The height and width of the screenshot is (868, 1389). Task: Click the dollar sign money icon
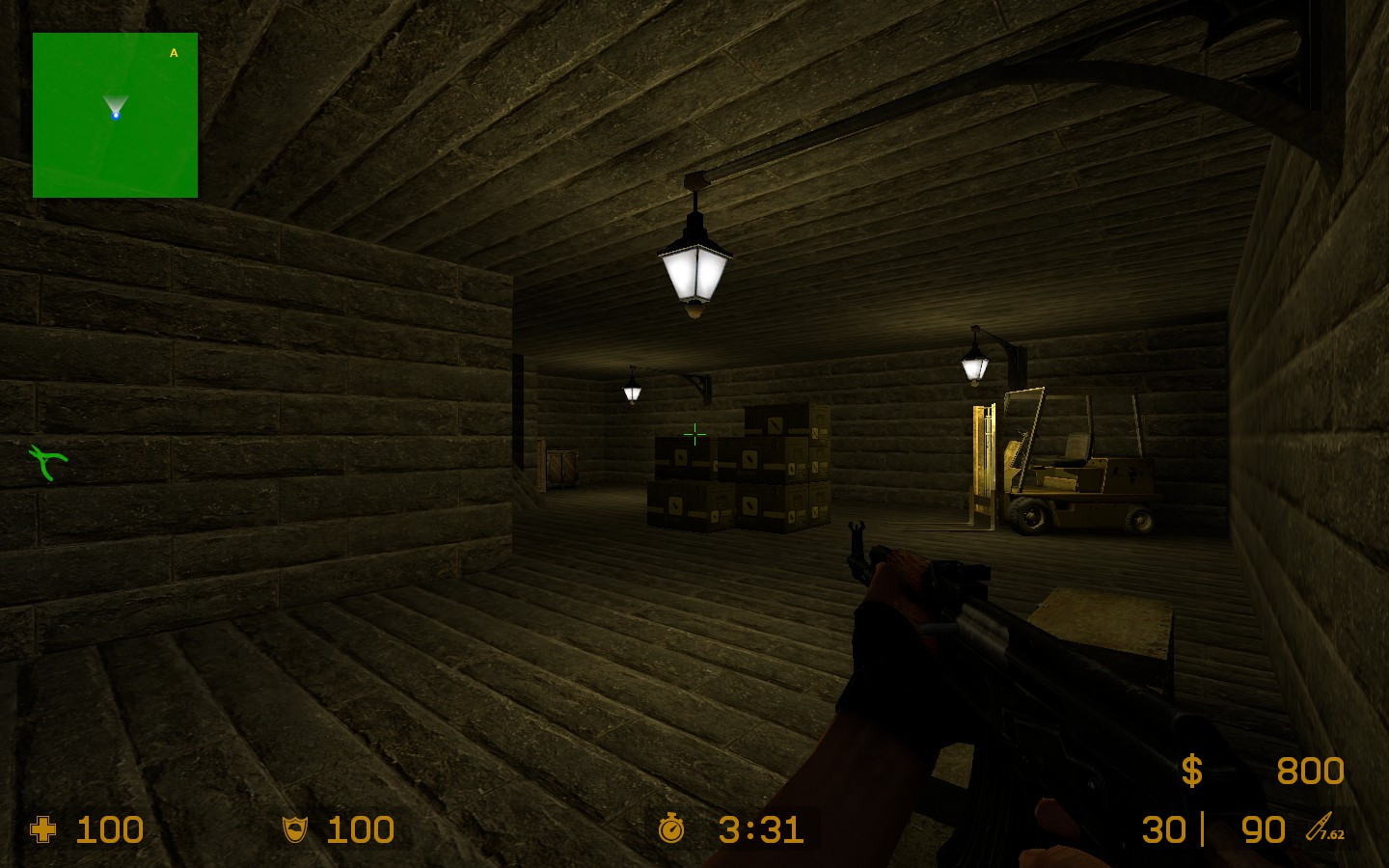click(1192, 771)
